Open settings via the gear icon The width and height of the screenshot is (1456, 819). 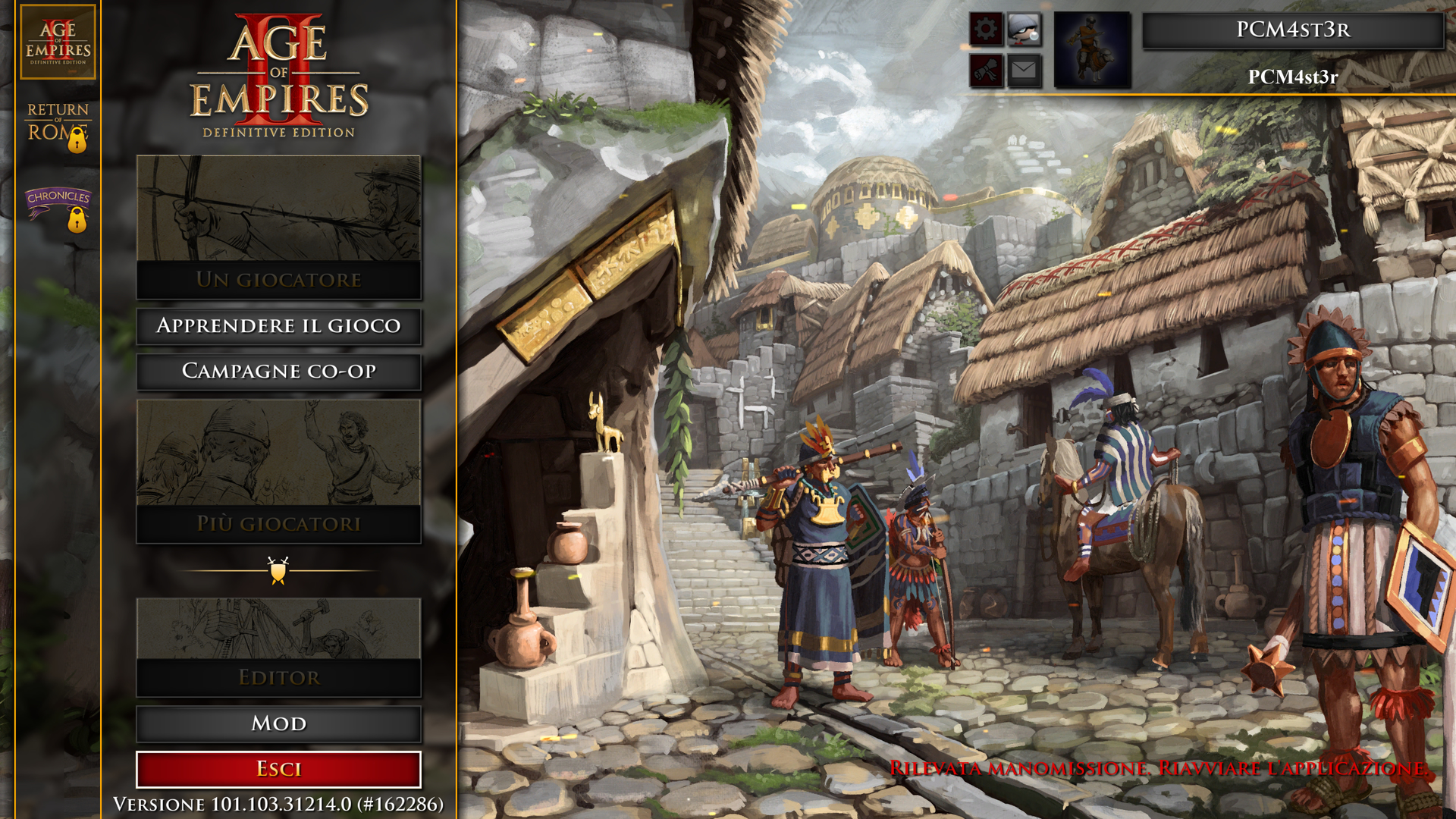(x=986, y=30)
